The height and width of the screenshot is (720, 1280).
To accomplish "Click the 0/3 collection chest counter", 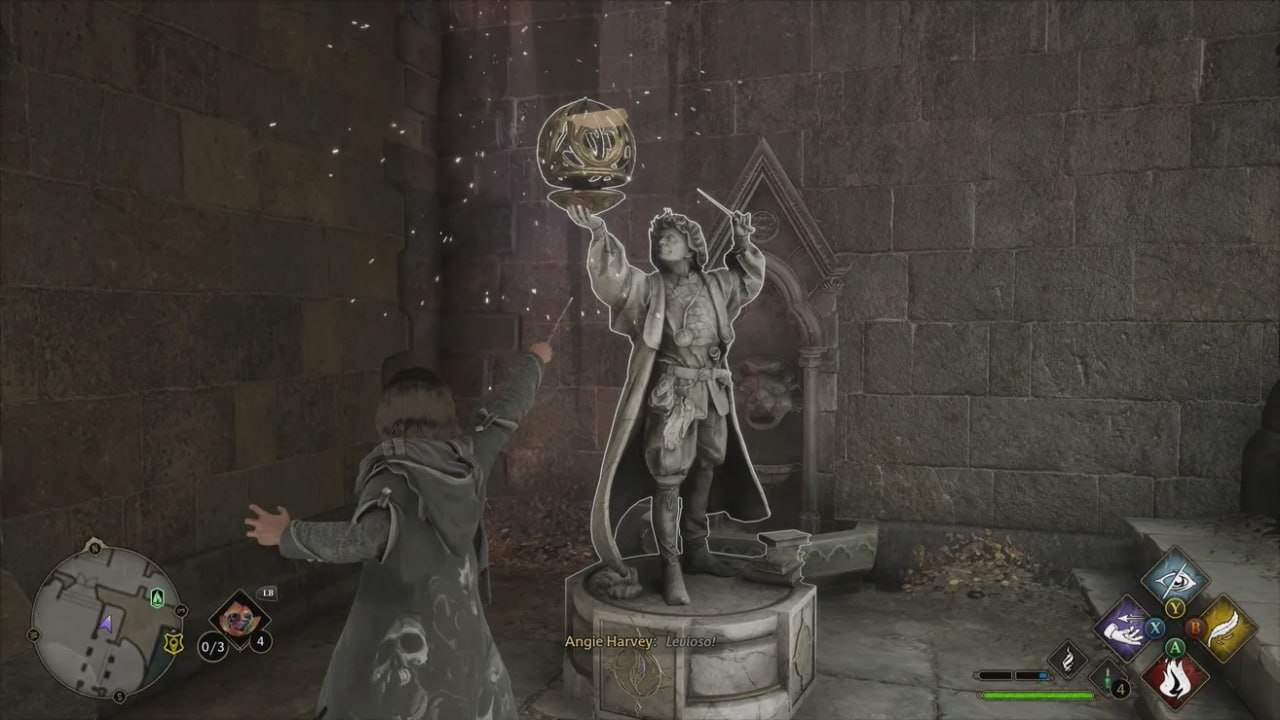I will tap(213, 647).
